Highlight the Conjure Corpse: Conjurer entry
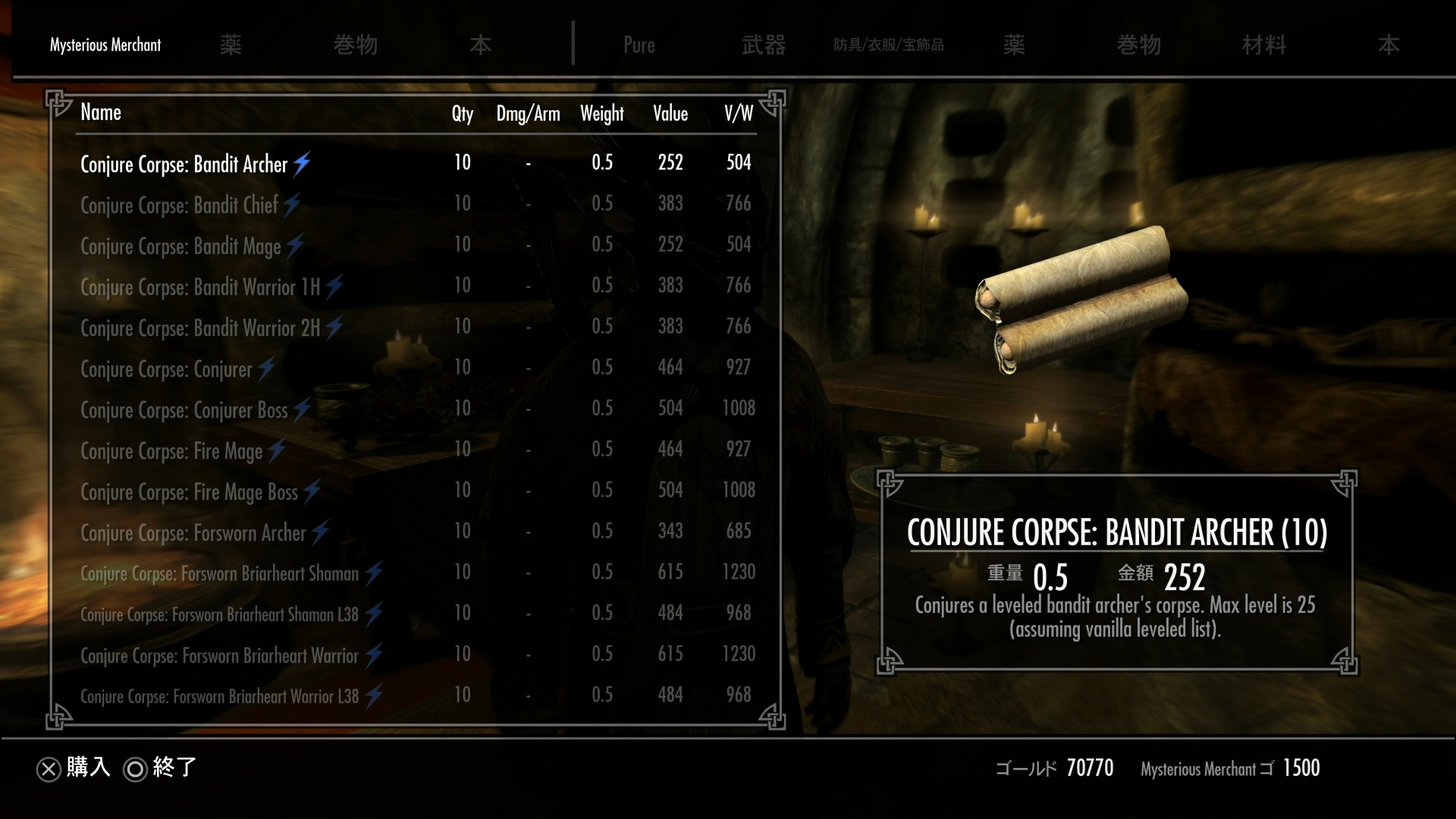Image resolution: width=1456 pixels, height=819 pixels. [166, 369]
